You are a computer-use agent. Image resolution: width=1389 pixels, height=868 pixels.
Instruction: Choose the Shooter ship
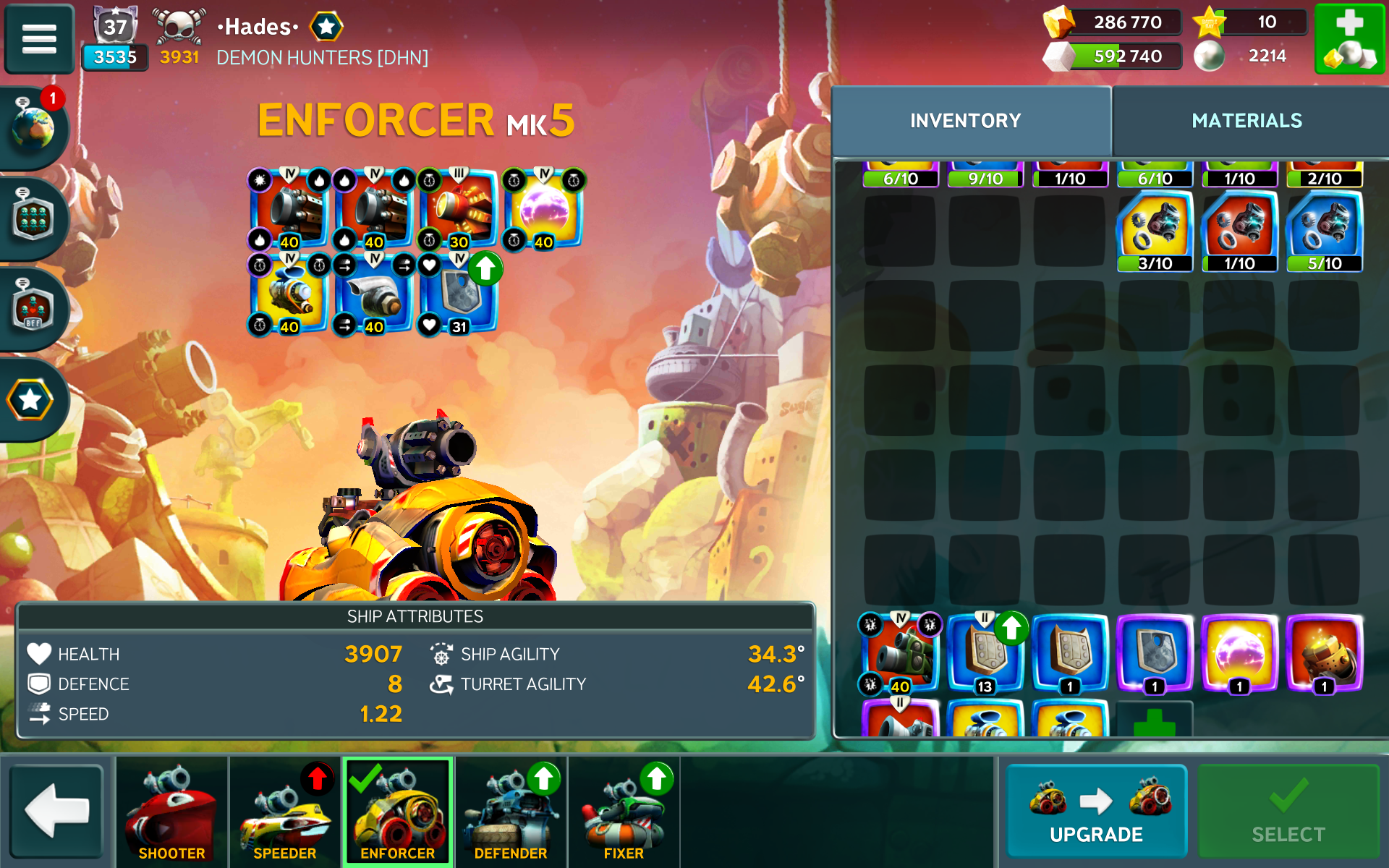171,812
